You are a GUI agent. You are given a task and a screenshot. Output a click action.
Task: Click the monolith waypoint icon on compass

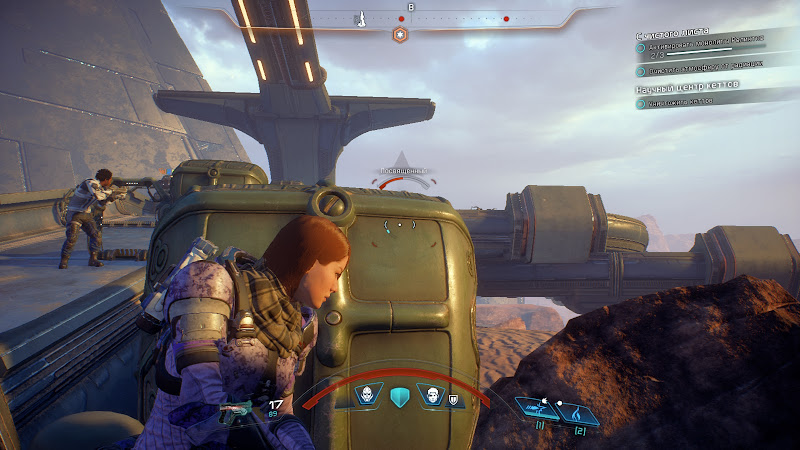[x=362, y=18]
